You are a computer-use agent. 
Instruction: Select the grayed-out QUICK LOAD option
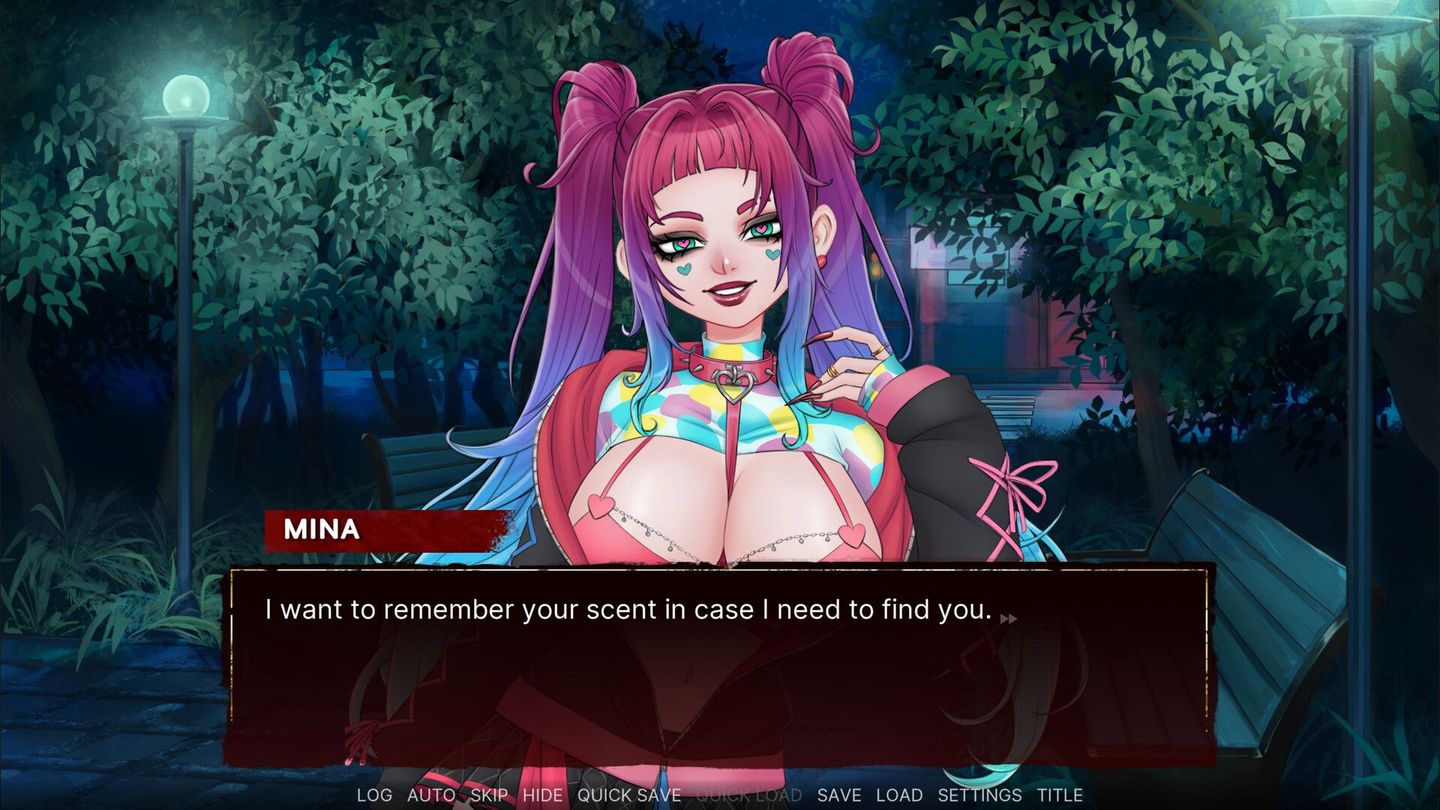click(x=749, y=795)
